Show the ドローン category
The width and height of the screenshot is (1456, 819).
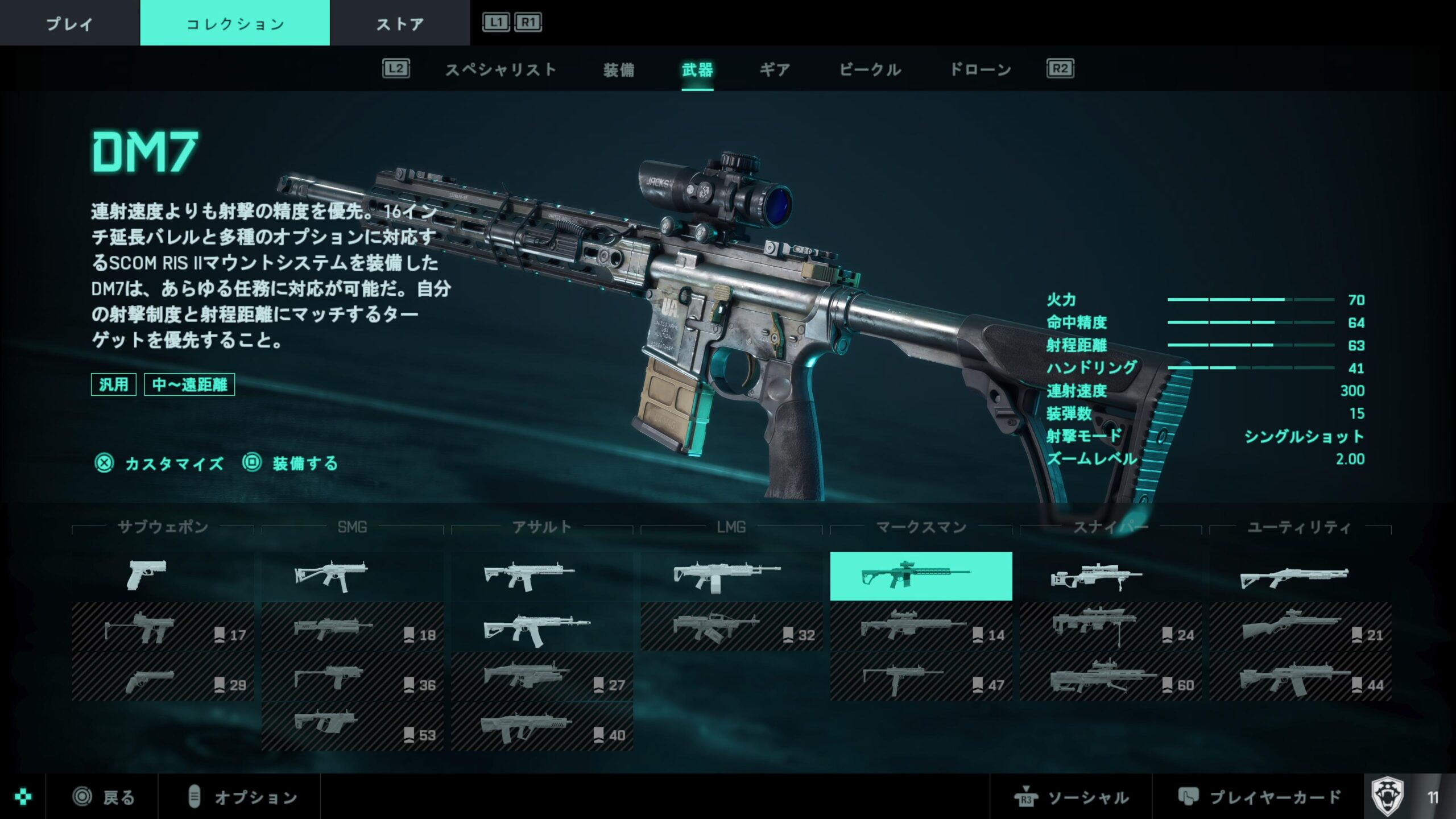pyautogui.click(x=981, y=70)
